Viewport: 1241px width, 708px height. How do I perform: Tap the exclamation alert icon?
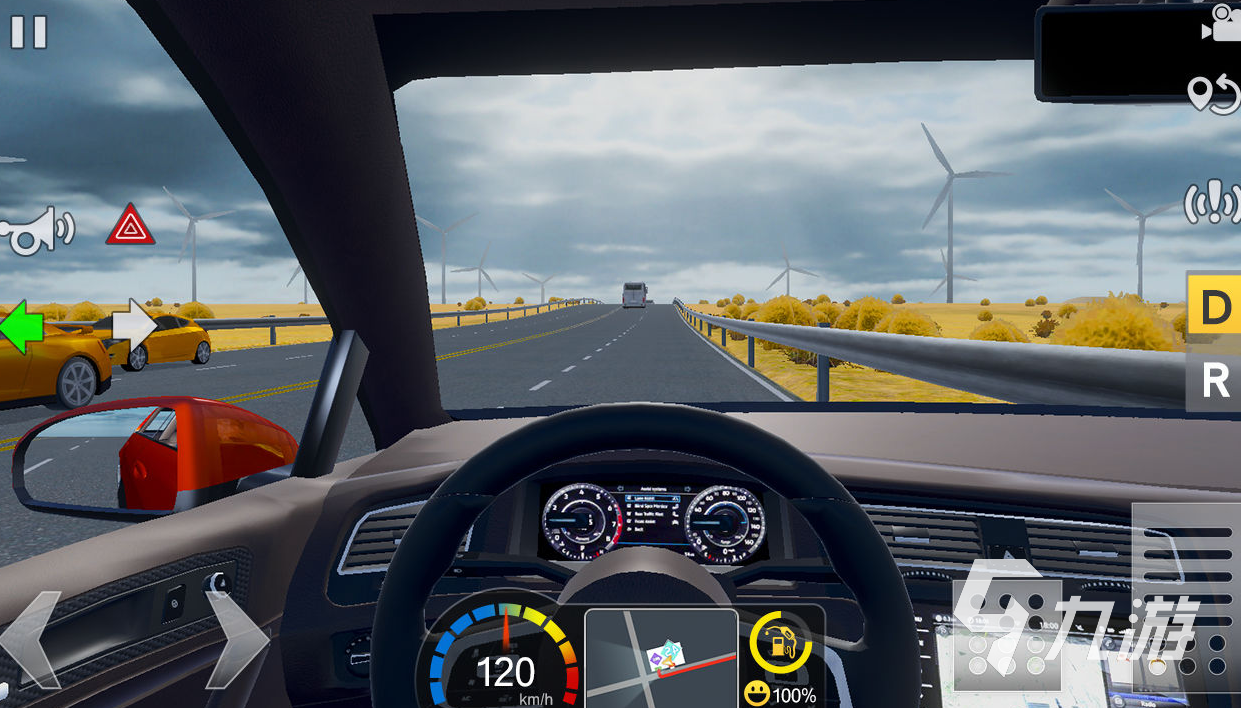tap(1212, 203)
